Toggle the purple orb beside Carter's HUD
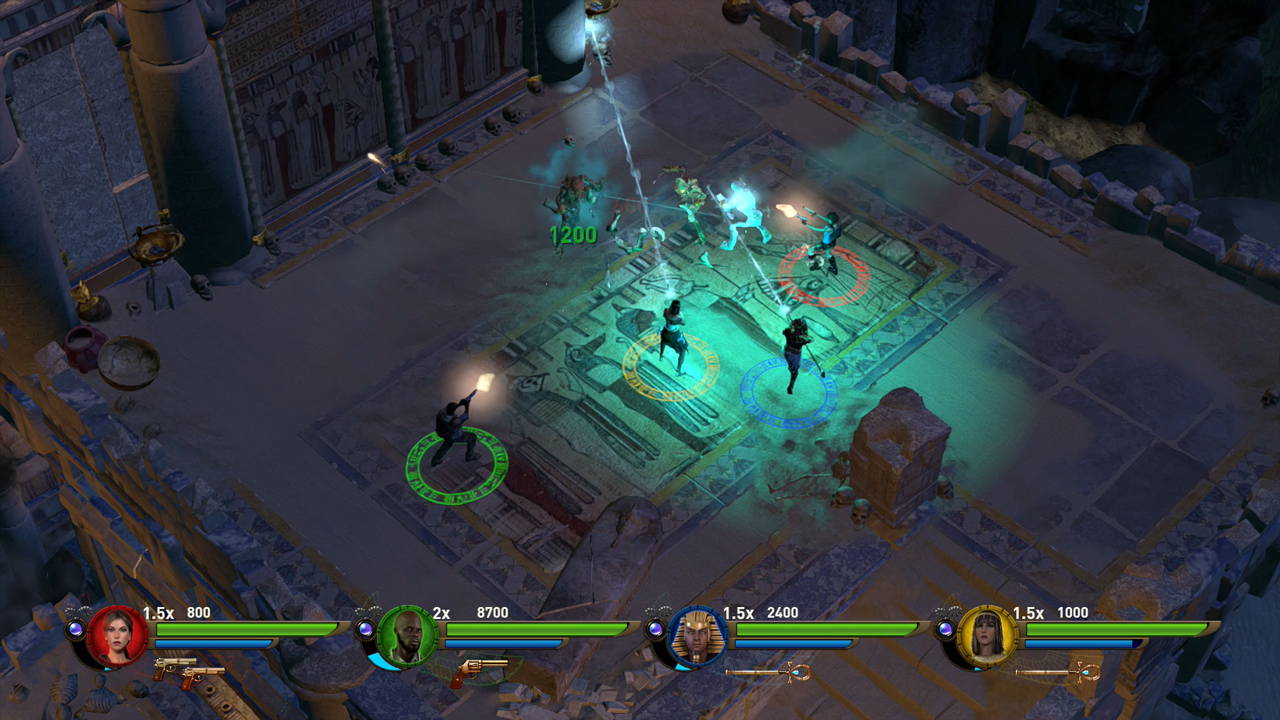Viewport: 1280px width, 720px height. (363, 627)
